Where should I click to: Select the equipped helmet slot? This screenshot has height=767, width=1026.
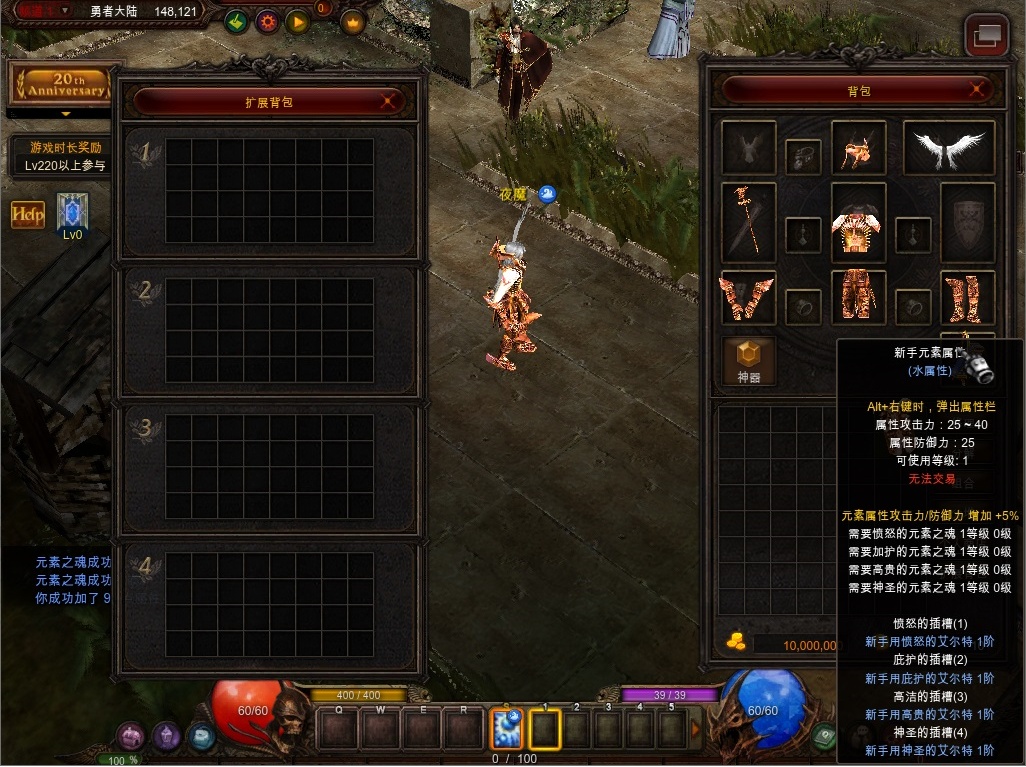(x=858, y=148)
